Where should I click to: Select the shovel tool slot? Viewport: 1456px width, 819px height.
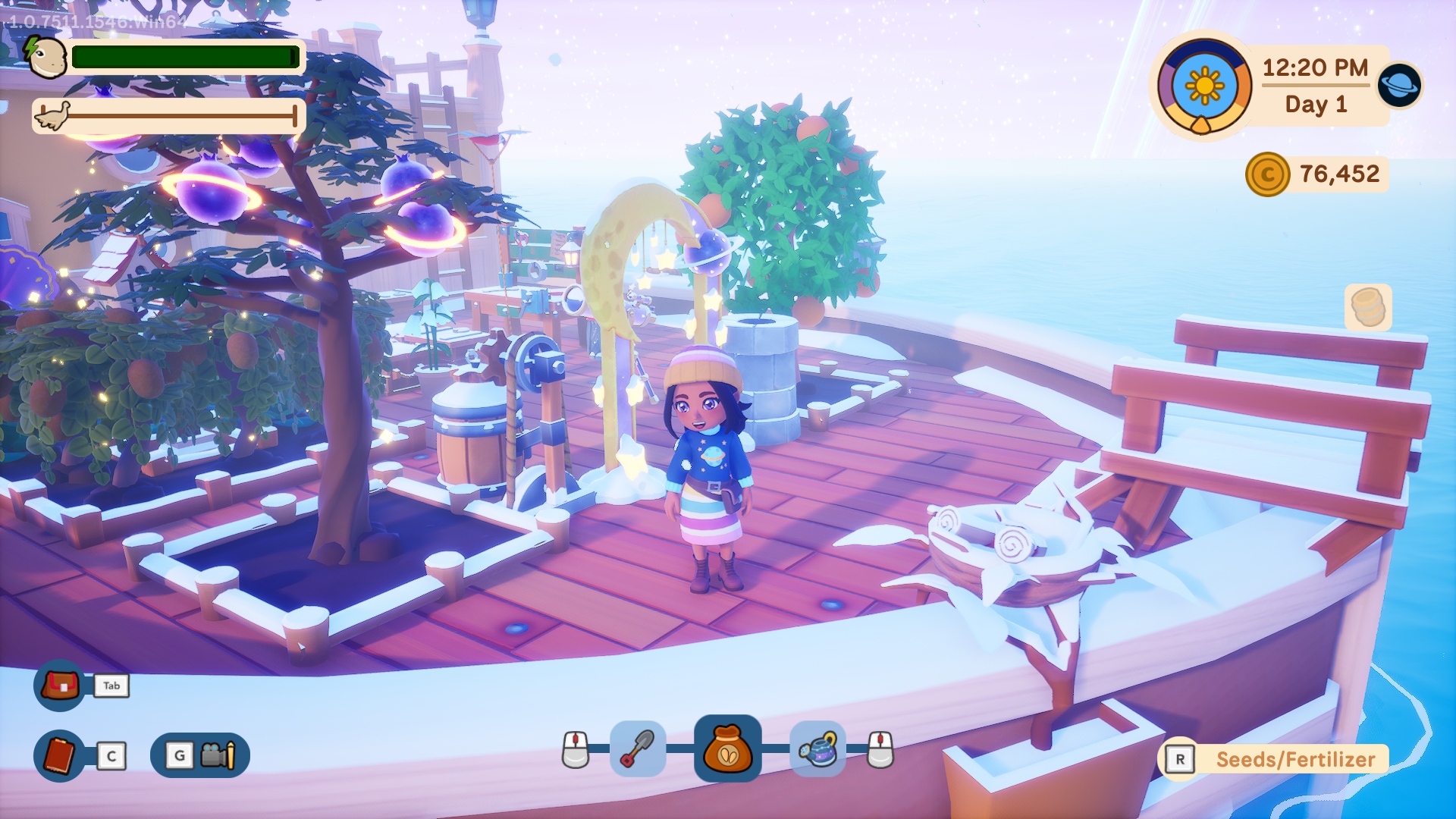tap(638, 749)
